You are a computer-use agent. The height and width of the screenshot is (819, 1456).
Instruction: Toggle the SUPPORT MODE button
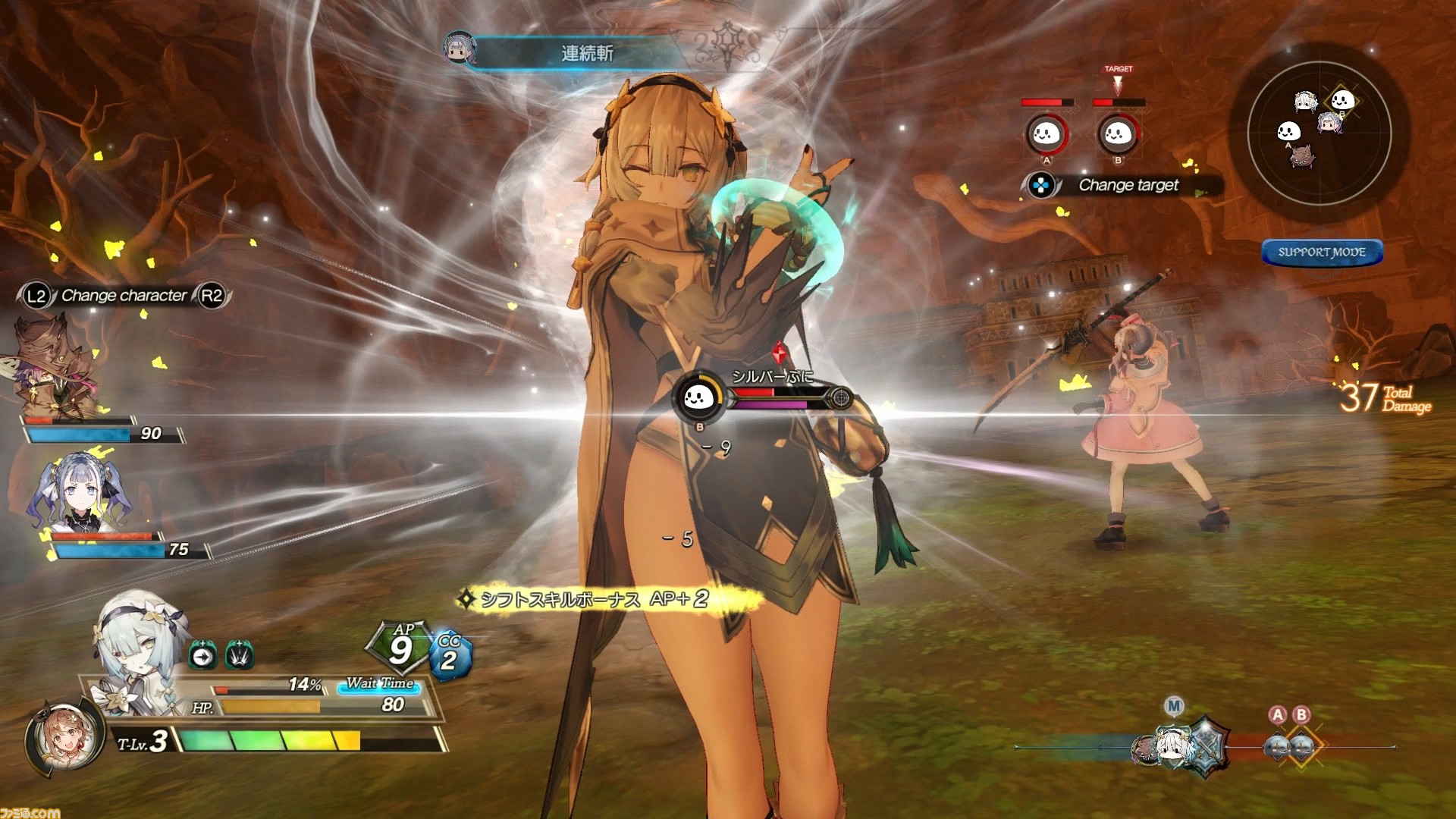(x=1322, y=253)
